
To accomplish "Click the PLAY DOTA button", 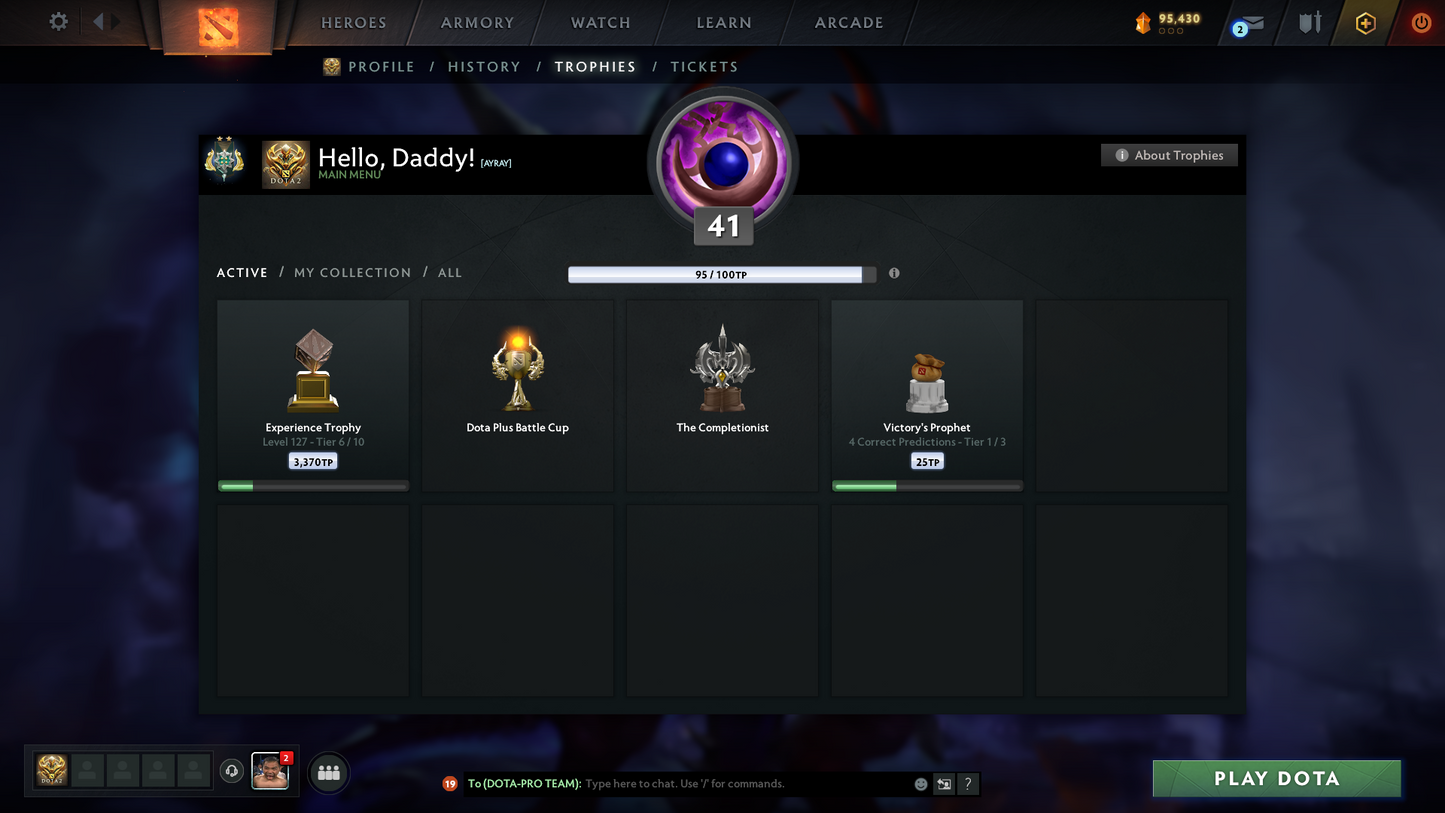I will click(1276, 778).
